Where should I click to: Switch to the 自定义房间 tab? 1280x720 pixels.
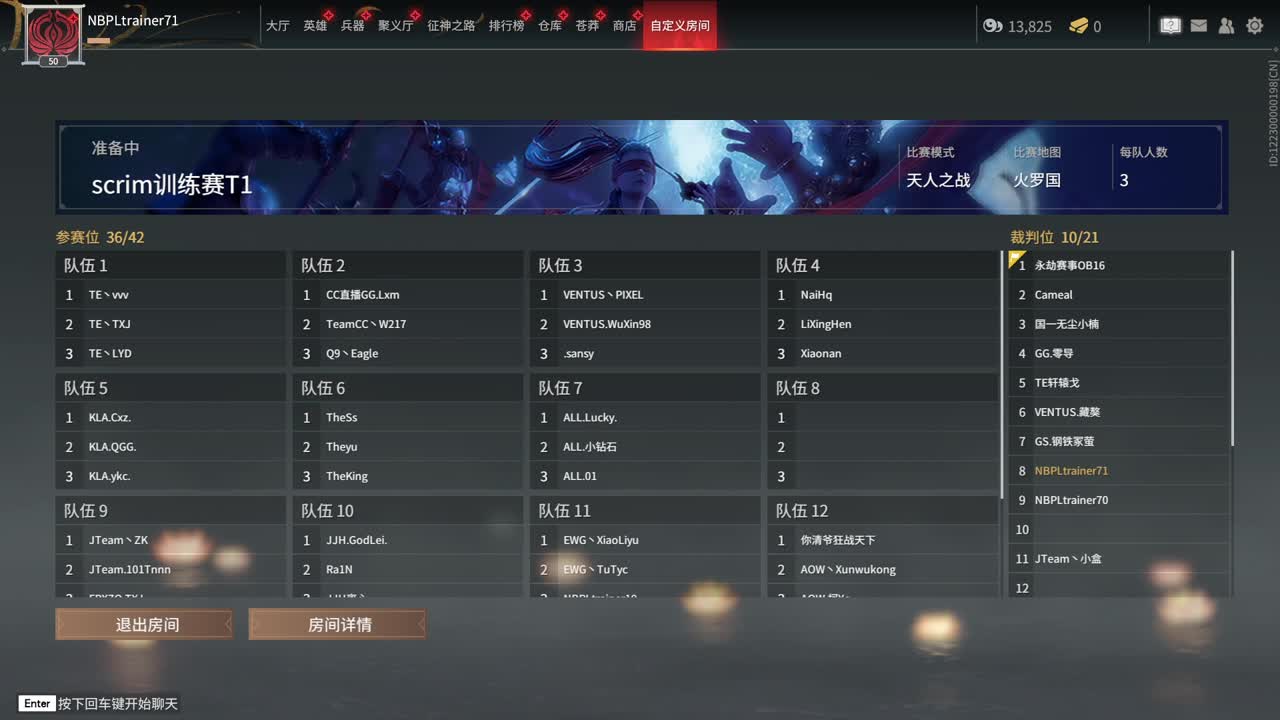coord(679,27)
